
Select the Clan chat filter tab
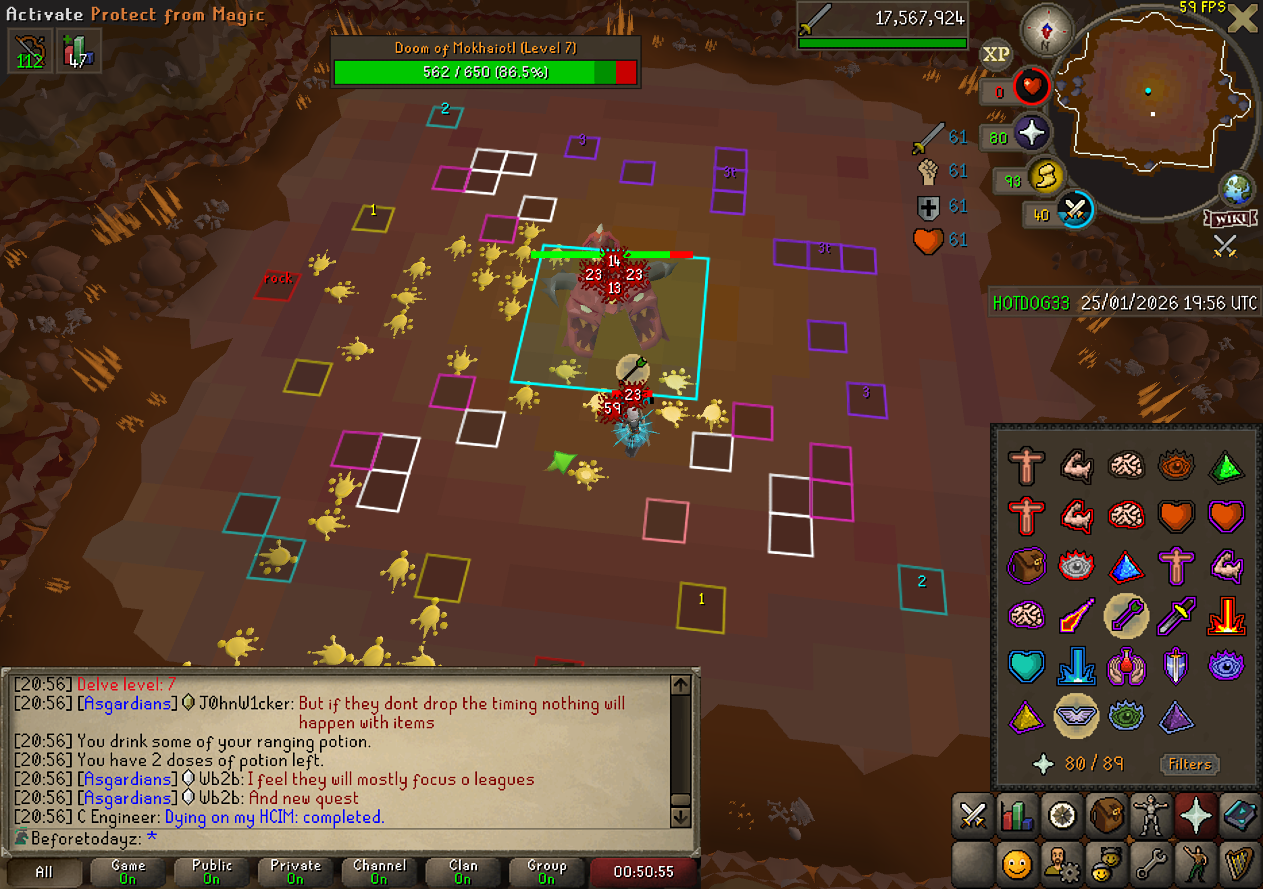[463, 871]
